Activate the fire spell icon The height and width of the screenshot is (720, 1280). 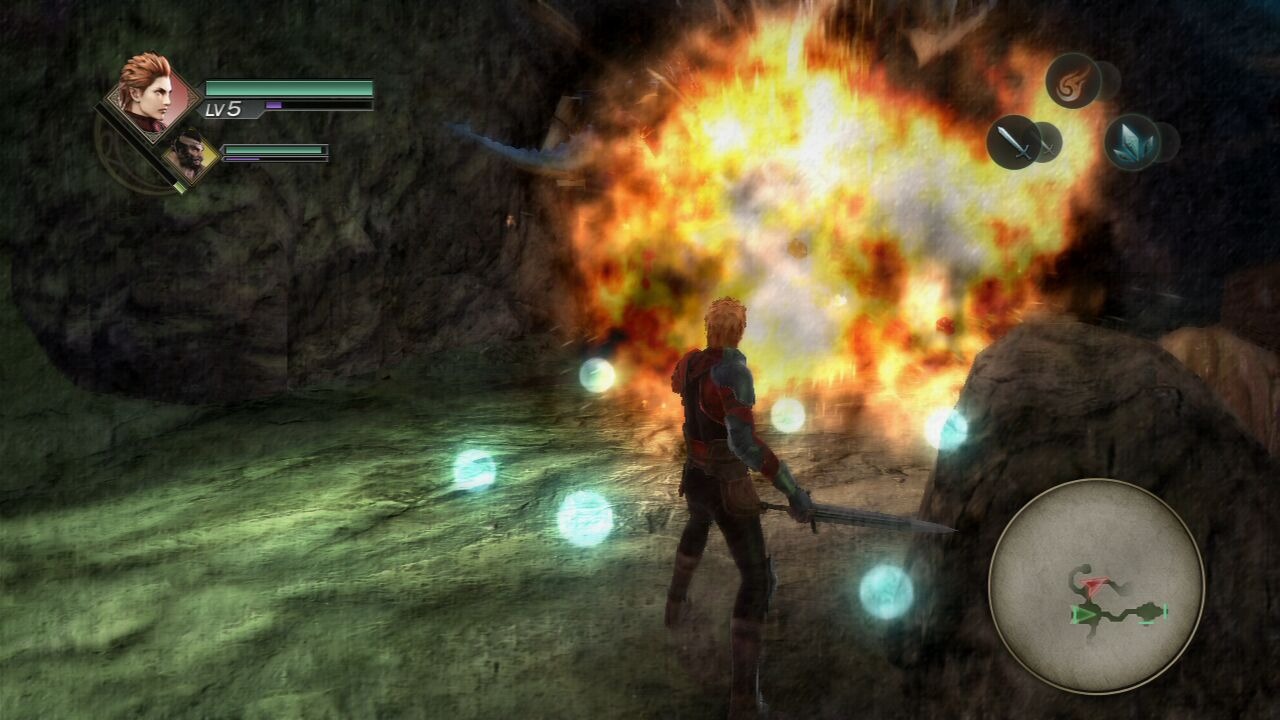pos(1073,80)
